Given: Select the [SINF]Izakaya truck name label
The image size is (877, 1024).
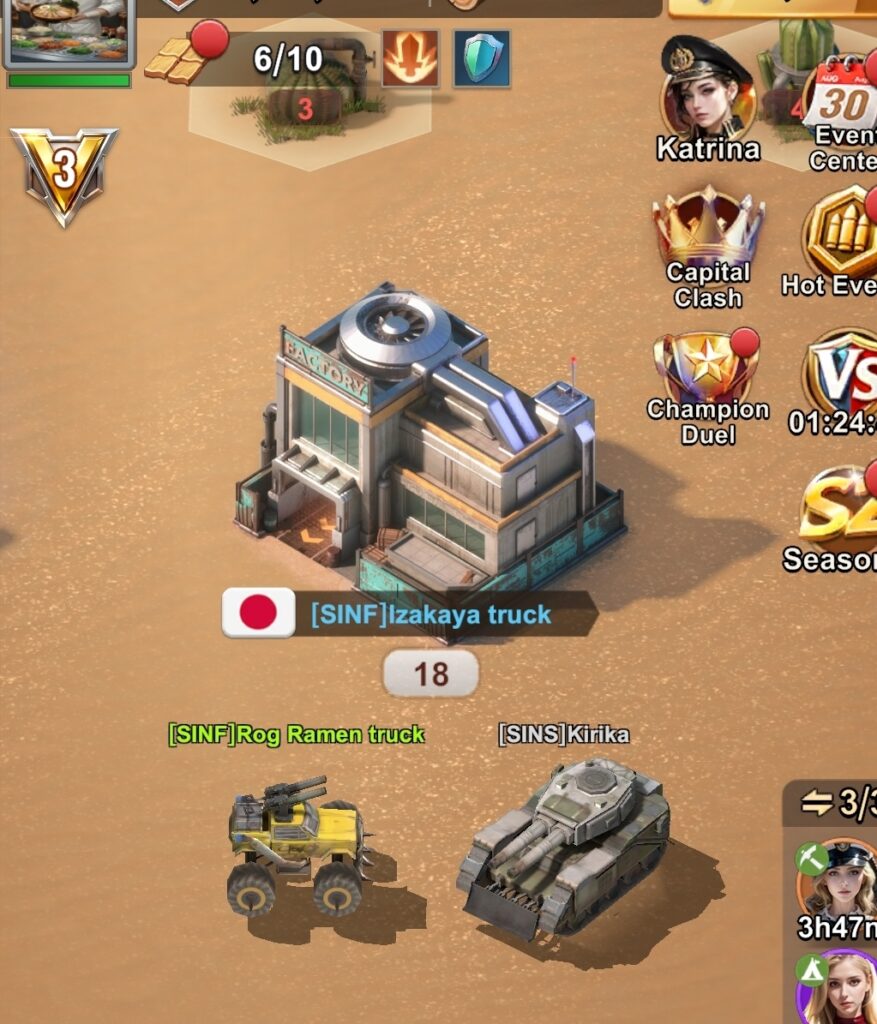Looking at the screenshot, I should [431, 614].
